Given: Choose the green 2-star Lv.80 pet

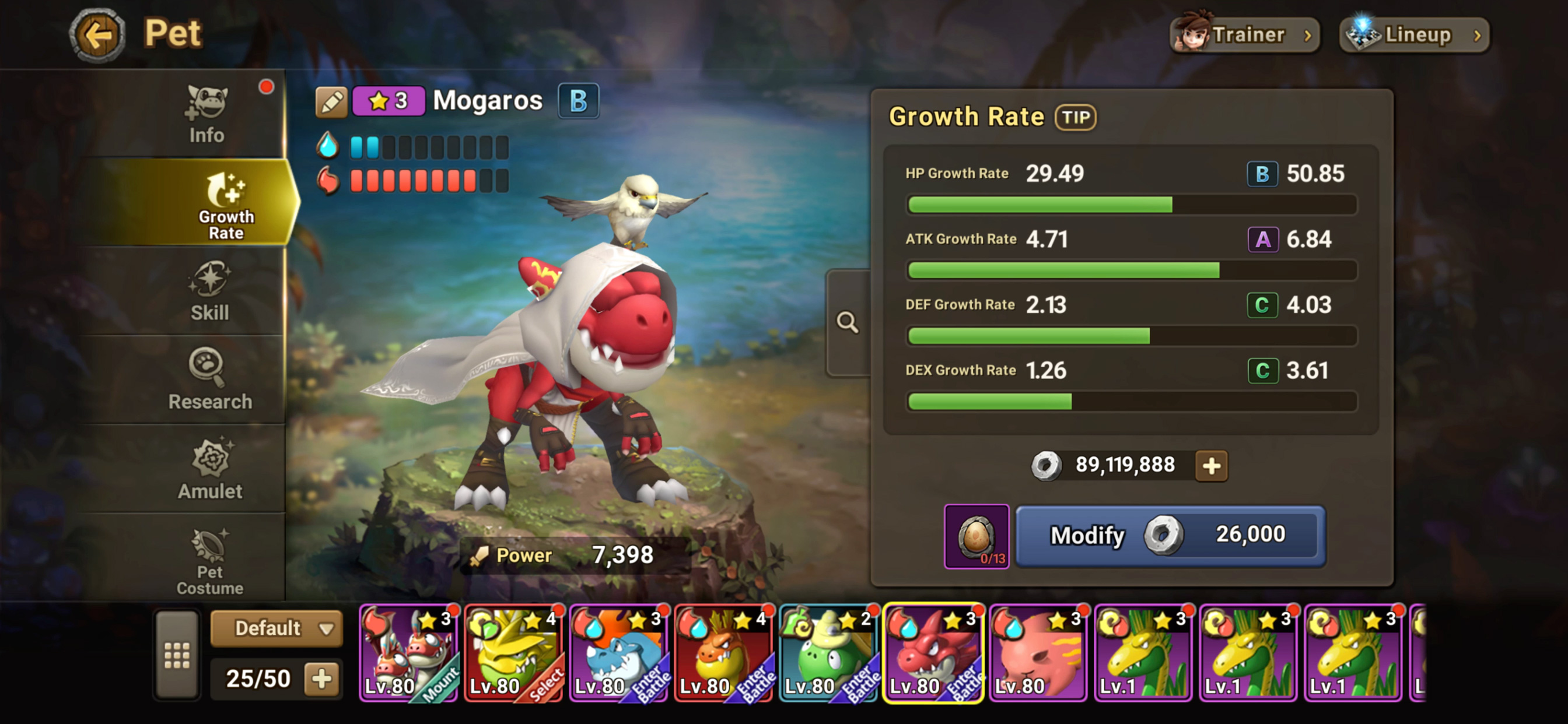Looking at the screenshot, I should click(828, 653).
